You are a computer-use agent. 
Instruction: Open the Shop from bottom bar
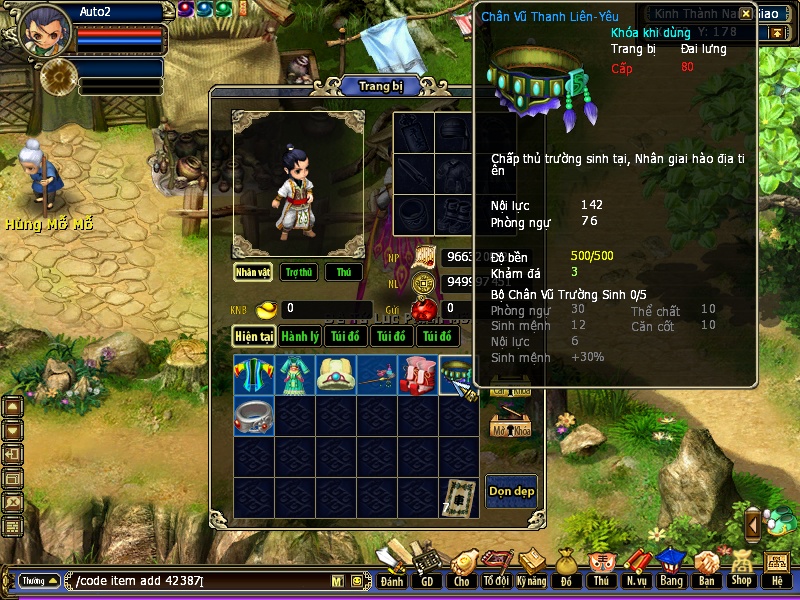point(741,568)
